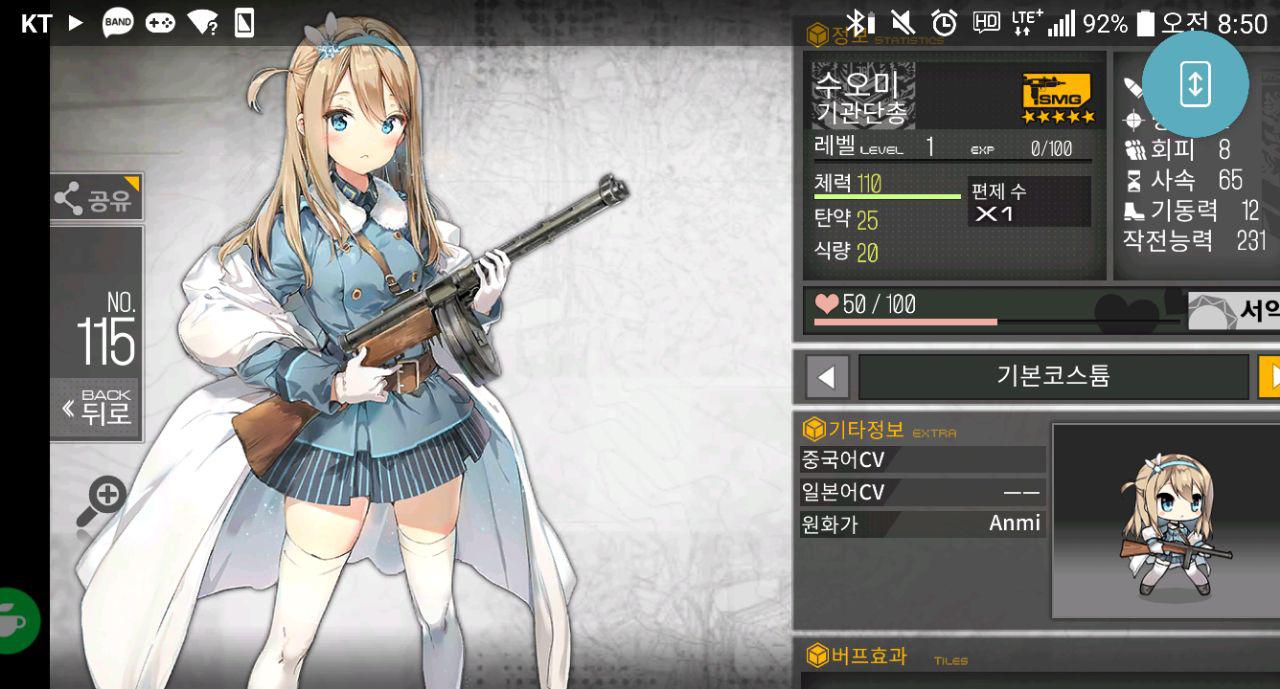Go back with the 뒤로 button
Screen dimensions: 1280x689
tap(96, 408)
